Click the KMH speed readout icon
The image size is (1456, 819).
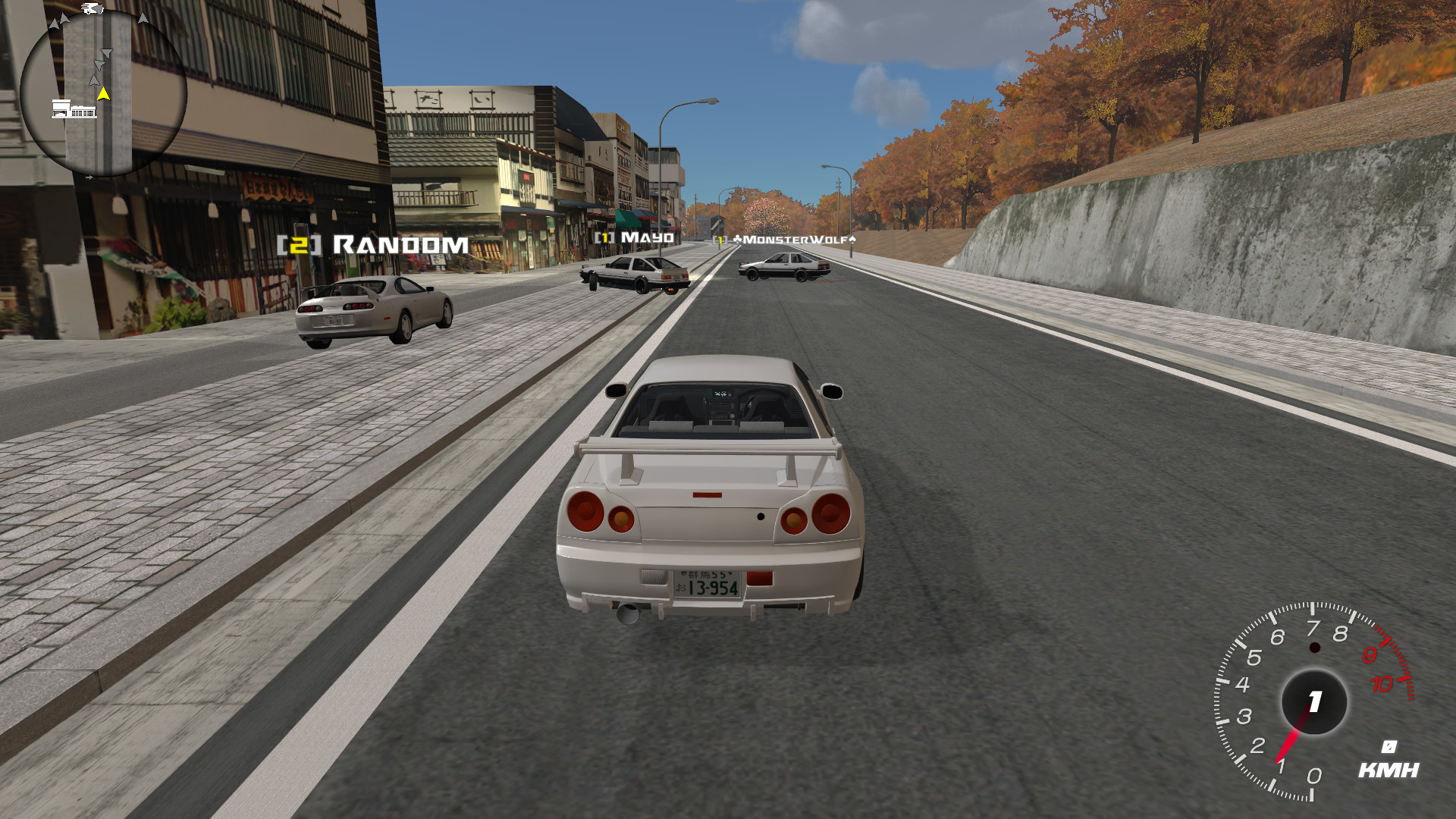pyautogui.click(x=1389, y=747)
